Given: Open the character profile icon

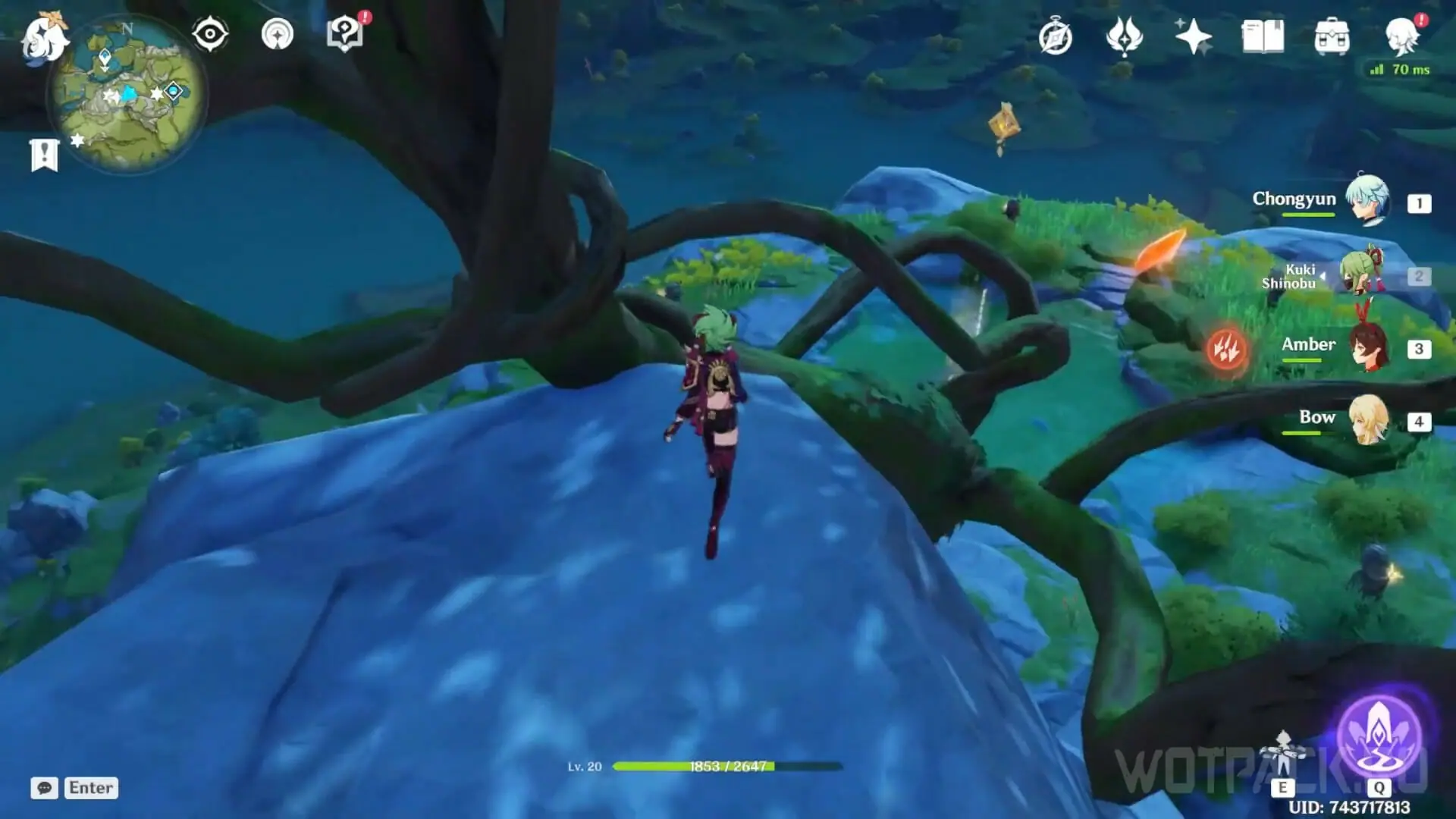Looking at the screenshot, I should 1401,36.
